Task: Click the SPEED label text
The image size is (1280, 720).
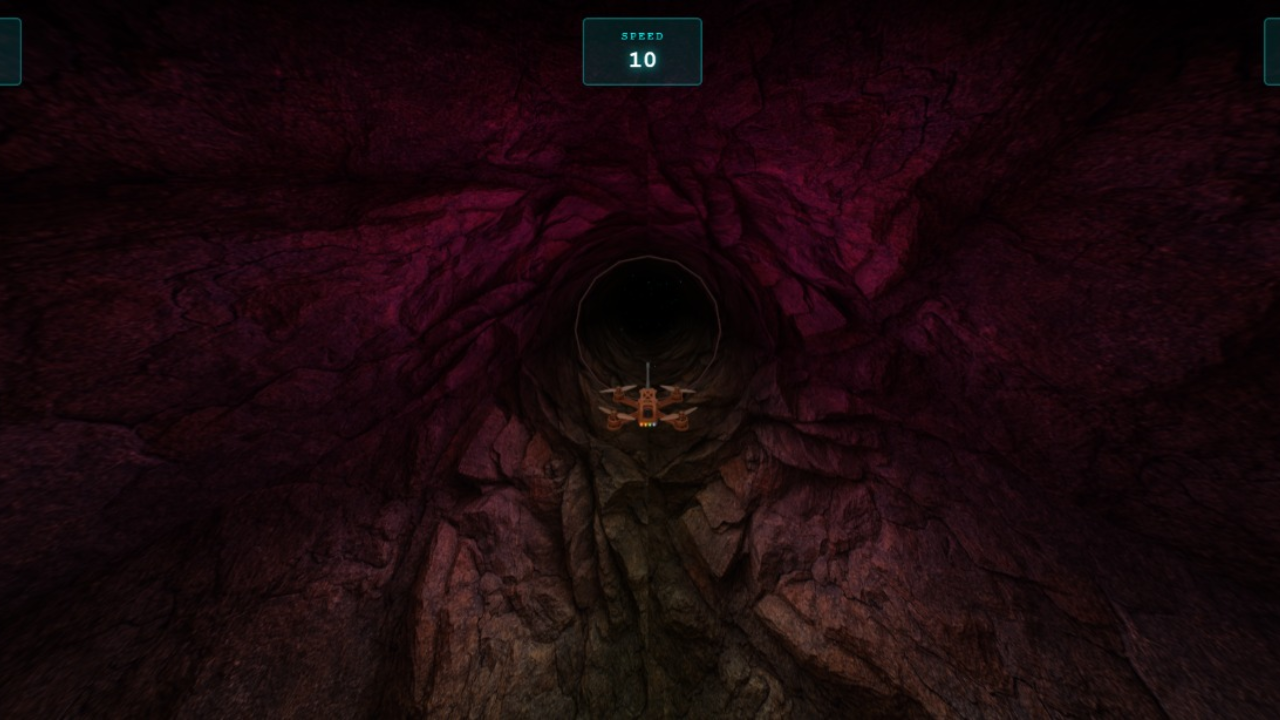Action: tap(642, 35)
